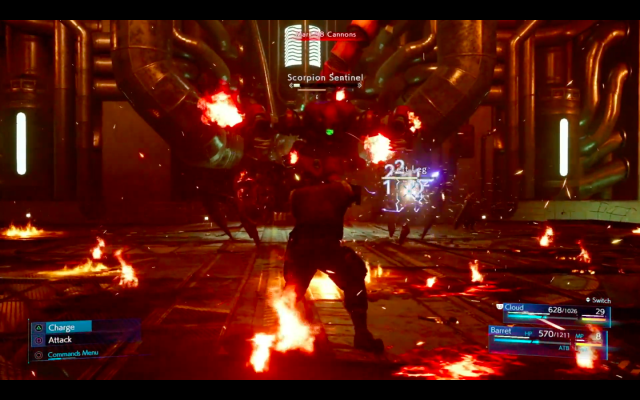Select Barret's party status row
Screen dimensions: 640x400
point(548,334)
